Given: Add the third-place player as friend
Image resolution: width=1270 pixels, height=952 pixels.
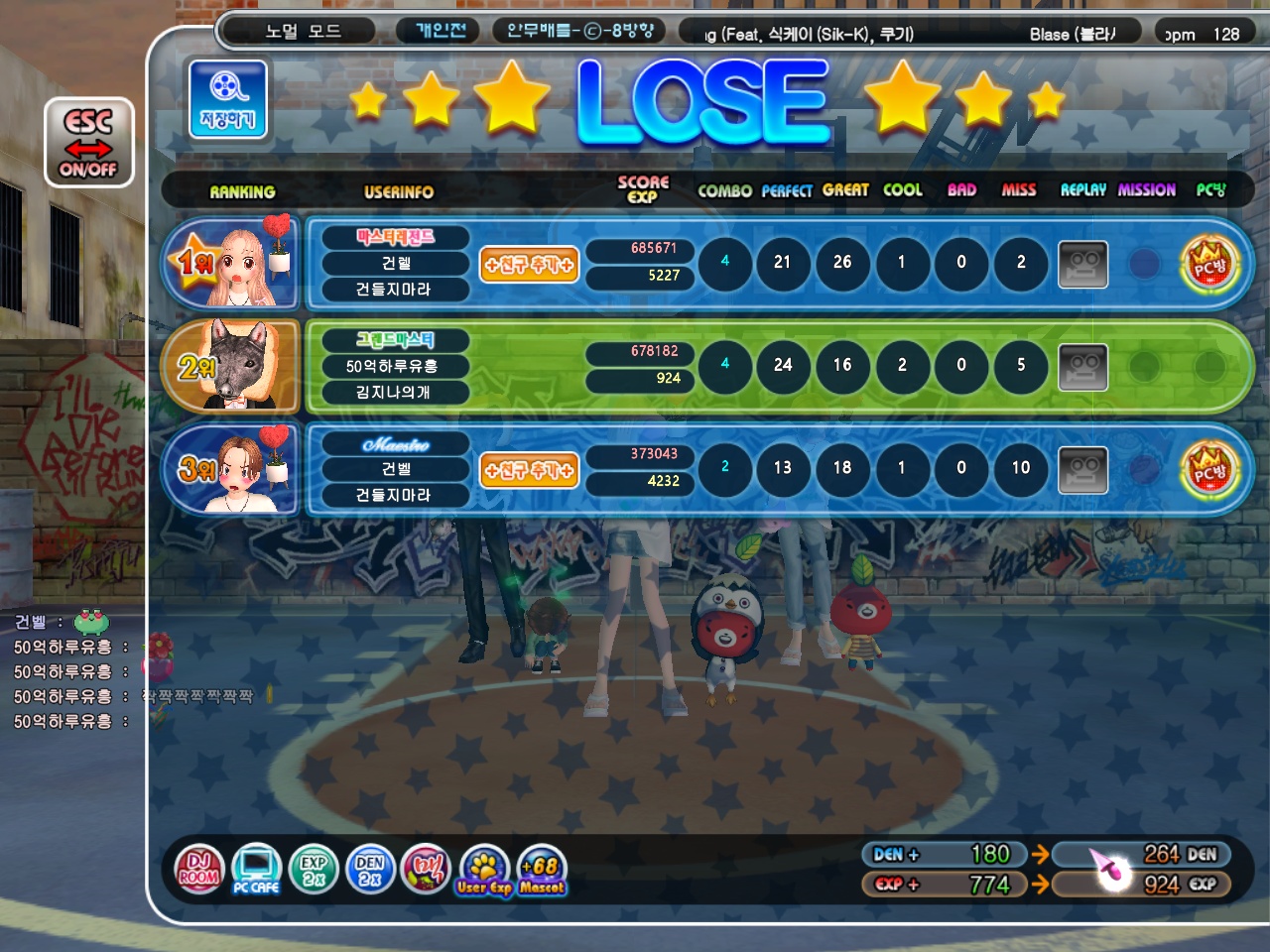Looking at the screenshot, I should pyautogui.click(x=529, y=470).
